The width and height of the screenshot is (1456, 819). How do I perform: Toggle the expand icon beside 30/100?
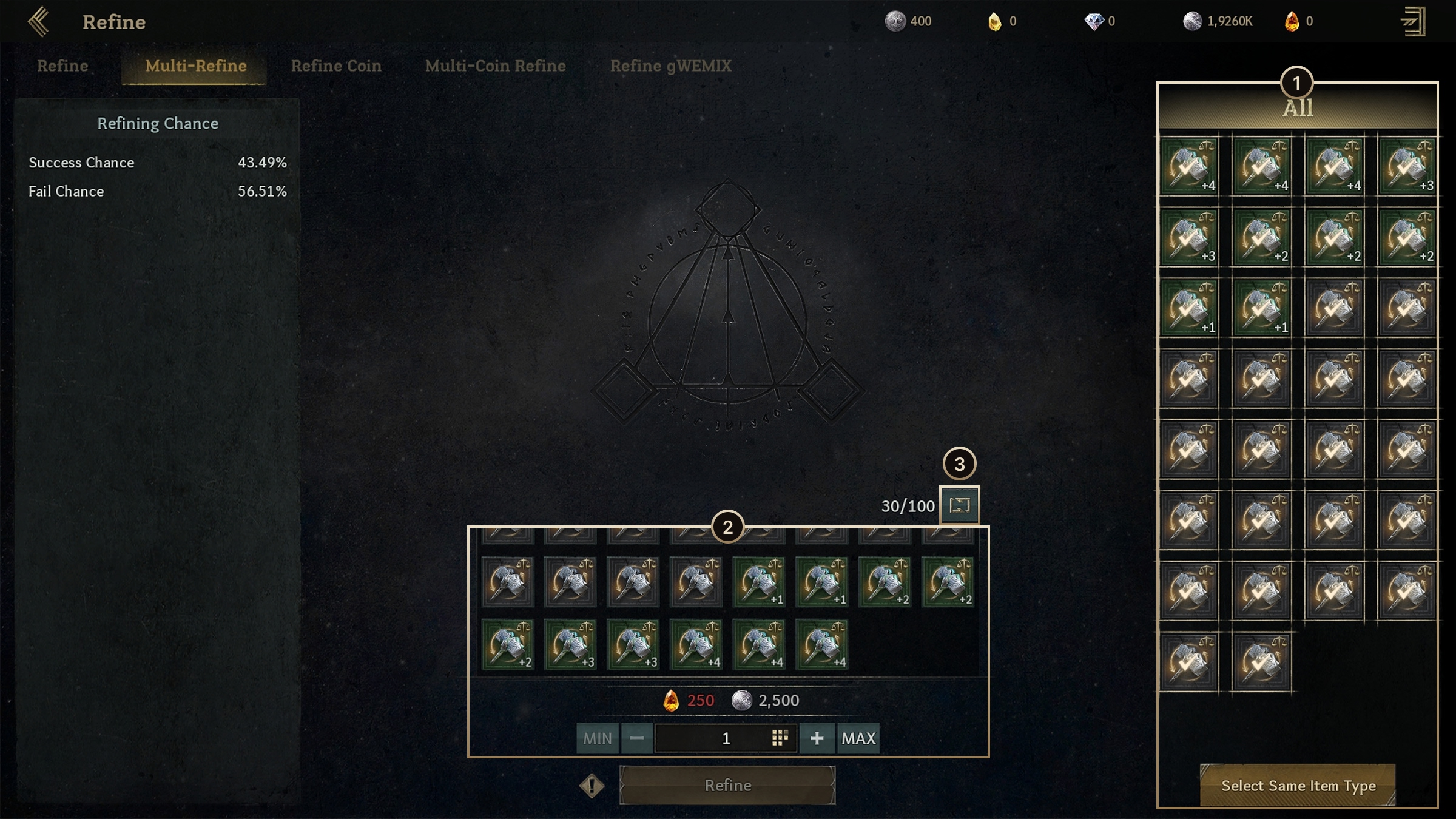pos(959,505)
